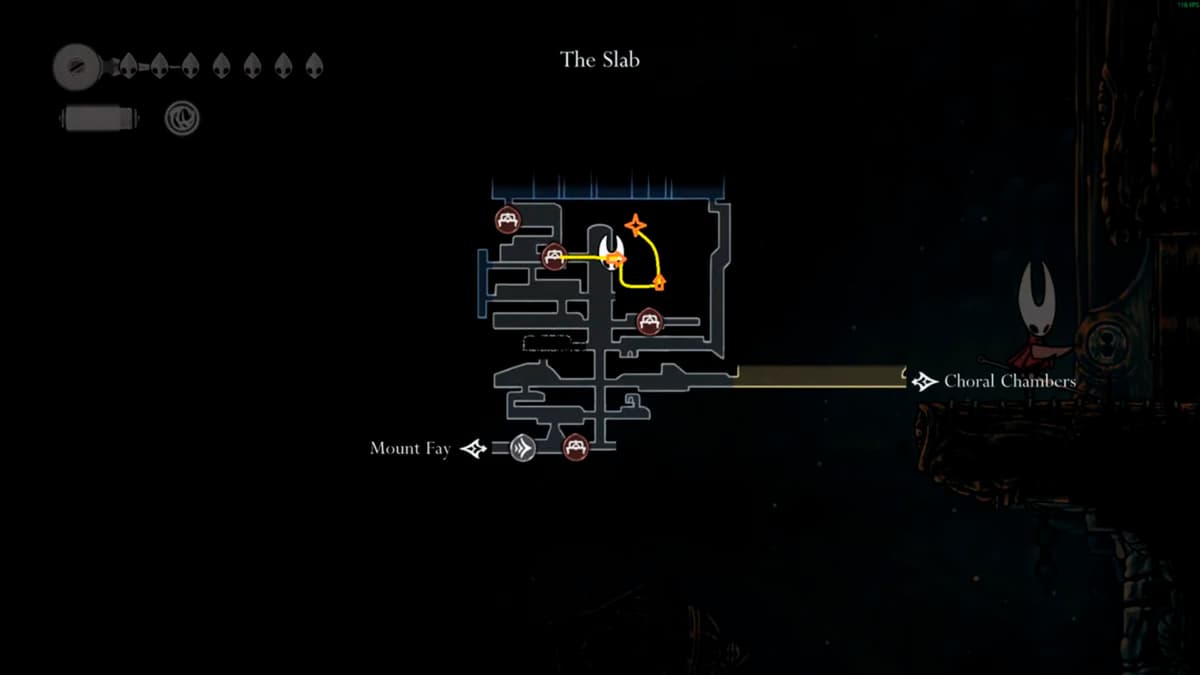1200x675 pixels.
Task: Select the bench marker nearest the blue bars
Action: pyautogui.click(x=508, y=219)
